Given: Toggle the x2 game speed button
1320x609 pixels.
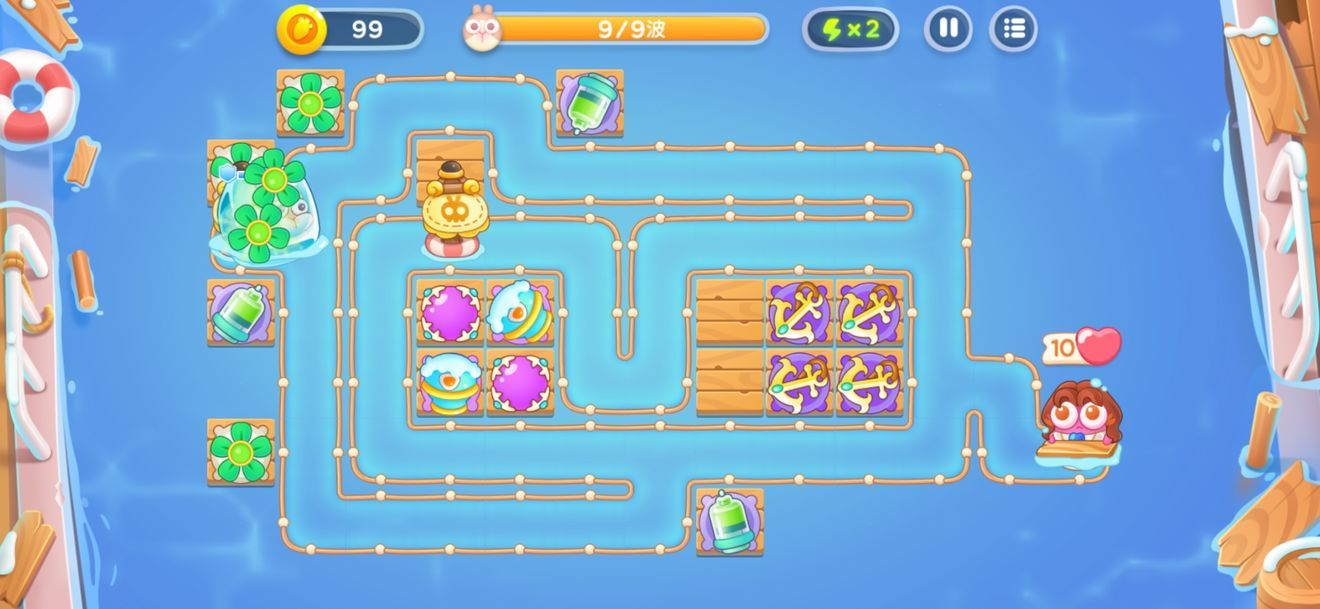Looking at the screenshot, I should click(x=850, y=29).
